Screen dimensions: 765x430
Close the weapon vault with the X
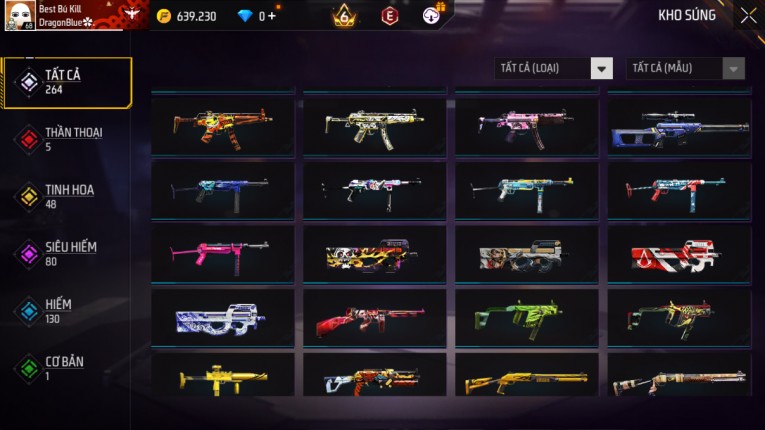coord(748,16)
